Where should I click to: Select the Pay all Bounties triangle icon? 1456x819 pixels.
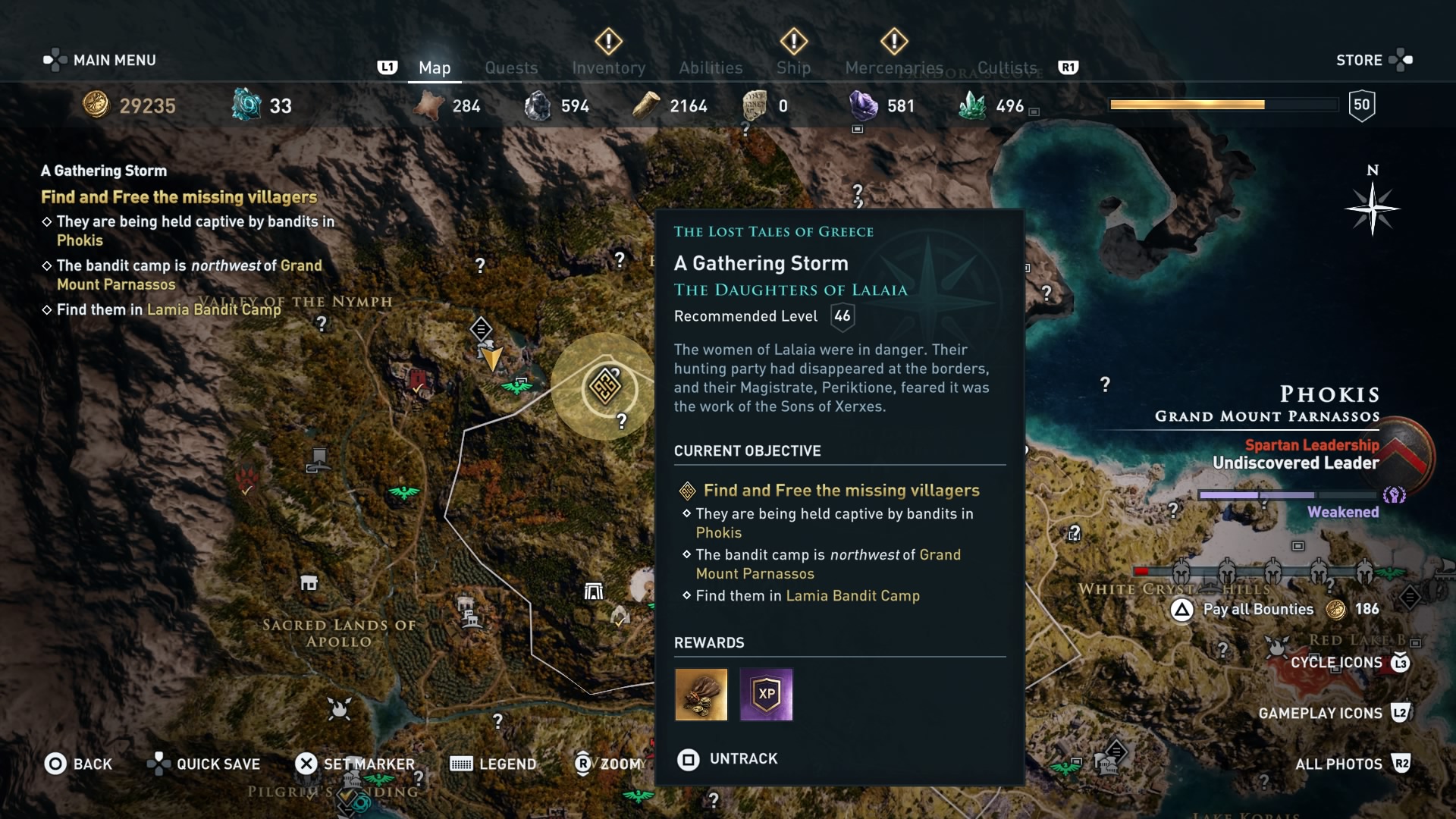pos(1182,609)
